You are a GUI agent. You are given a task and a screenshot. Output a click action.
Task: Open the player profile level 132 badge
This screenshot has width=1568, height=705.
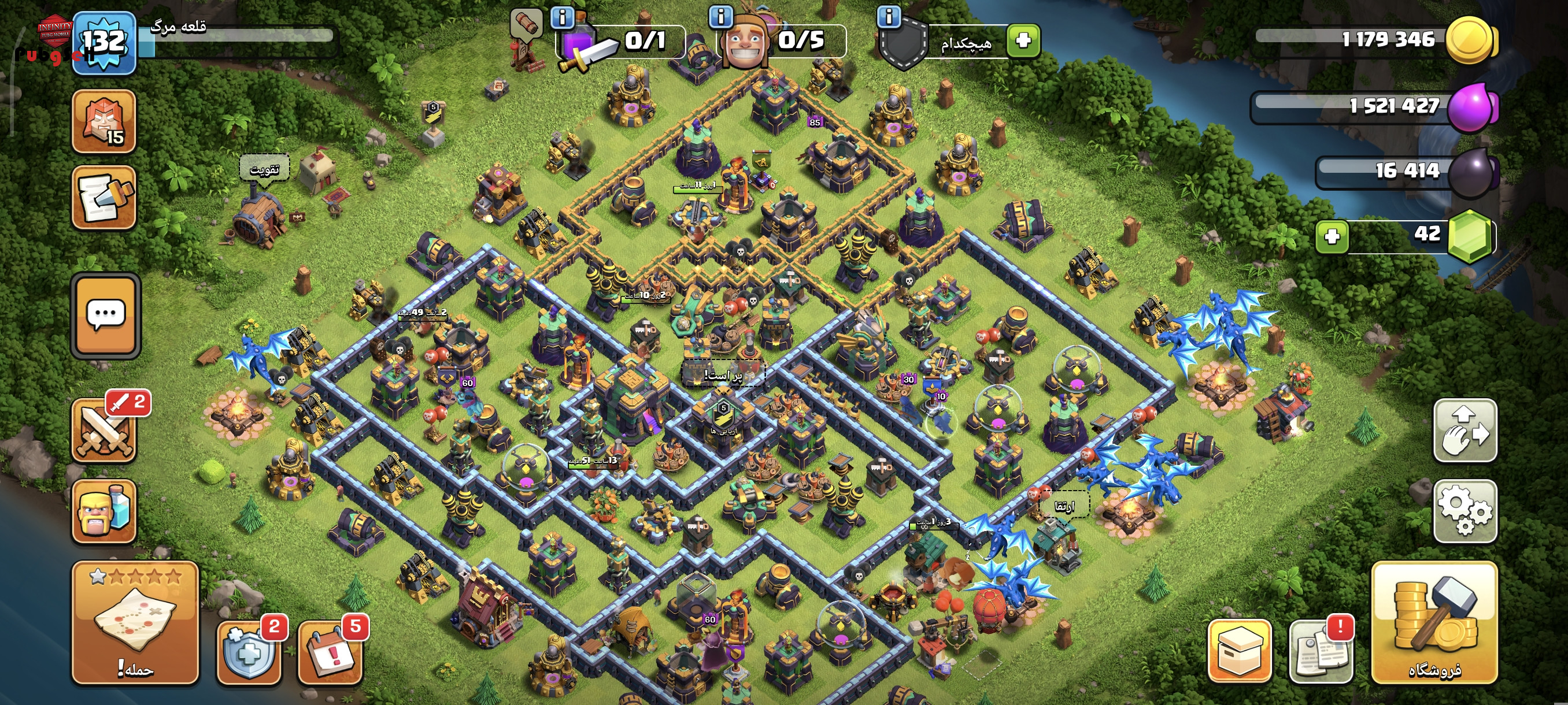coord(103,43)
